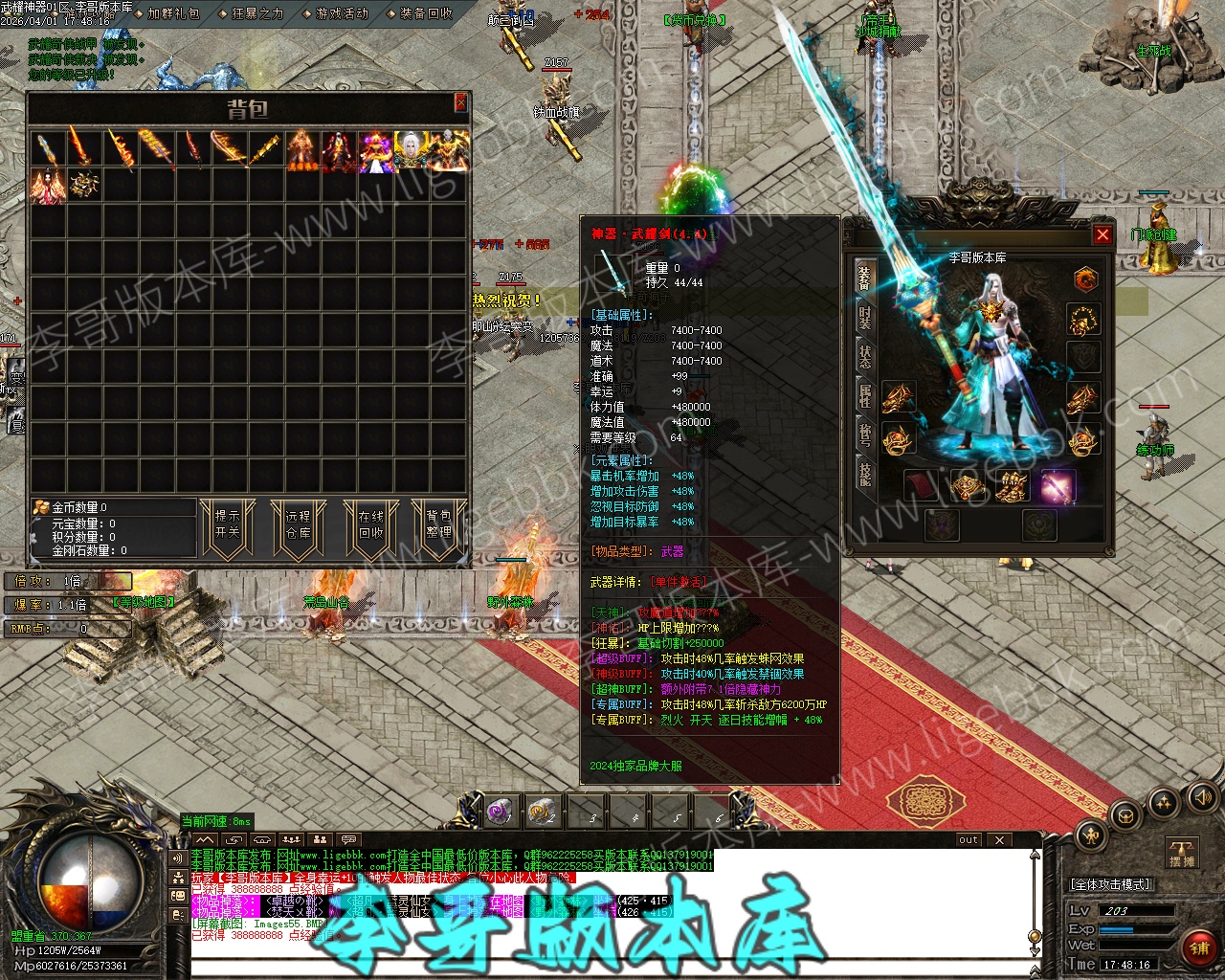Screen dimensions: 1225x980
Task: Close the character equipment panel
Action: 1102,234
